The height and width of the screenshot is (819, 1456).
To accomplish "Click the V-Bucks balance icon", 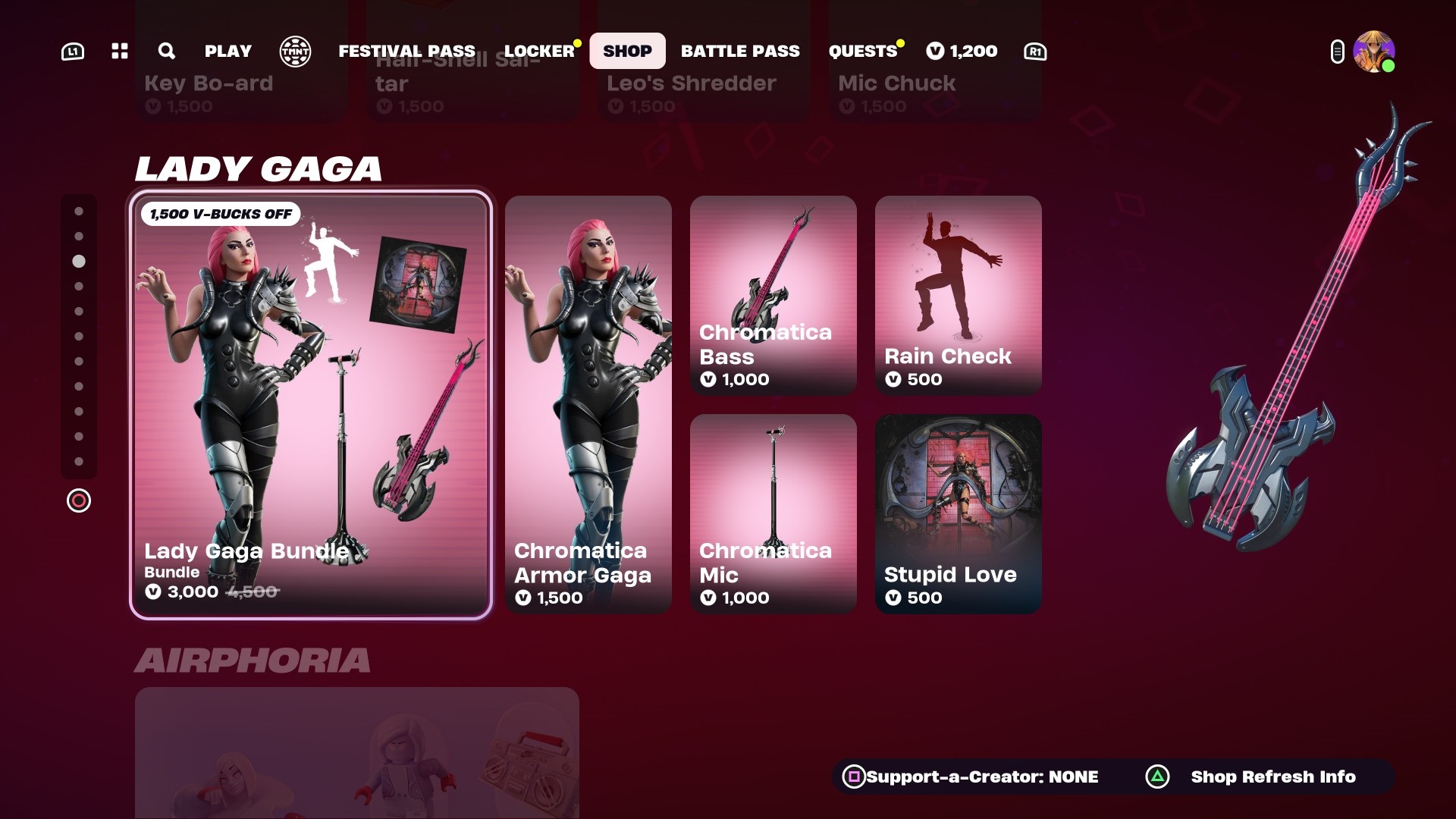I will pyautogui.click(x=934, y=51).
